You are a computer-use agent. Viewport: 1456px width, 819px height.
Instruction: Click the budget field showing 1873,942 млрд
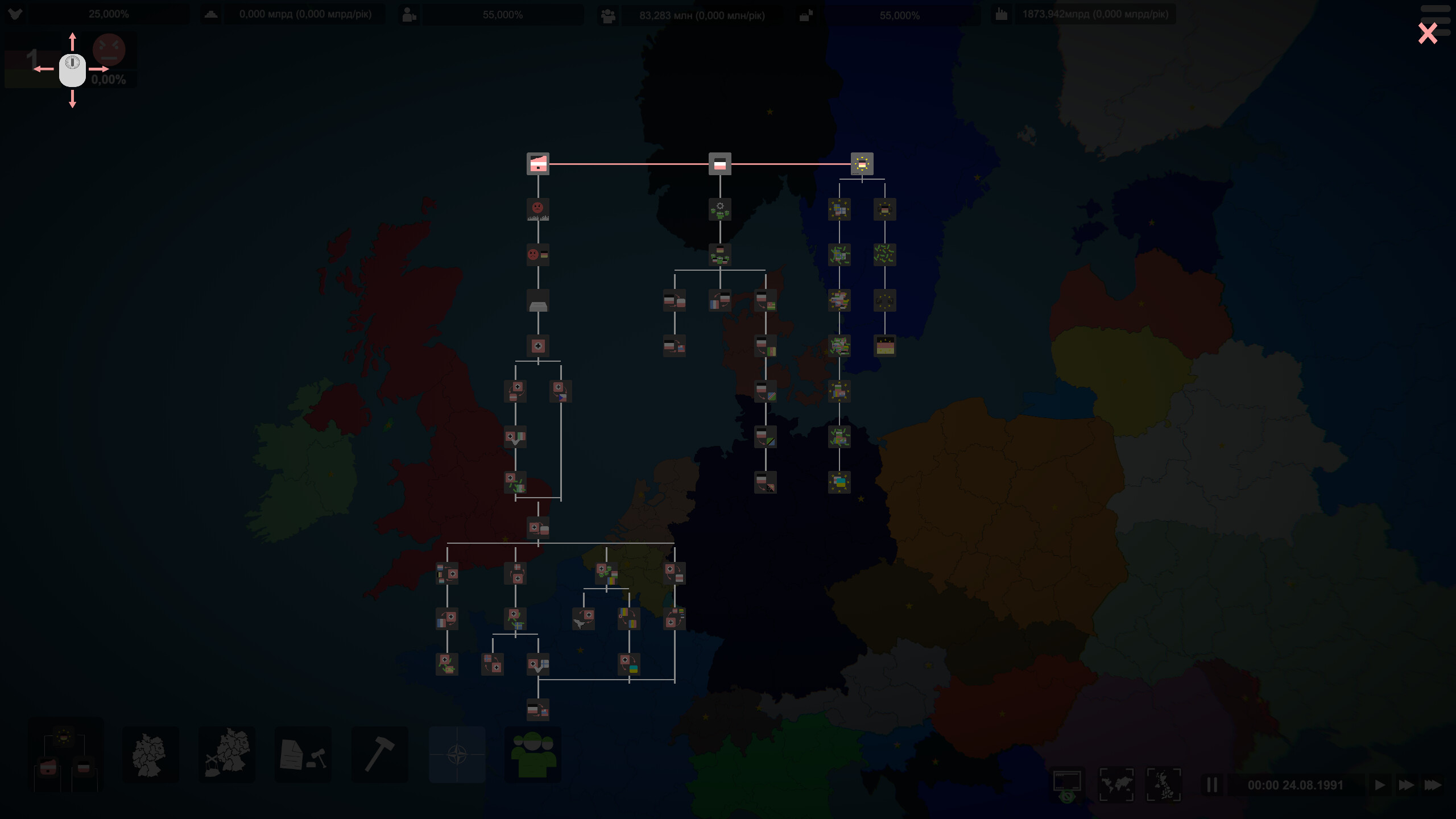click(1096, 14)
